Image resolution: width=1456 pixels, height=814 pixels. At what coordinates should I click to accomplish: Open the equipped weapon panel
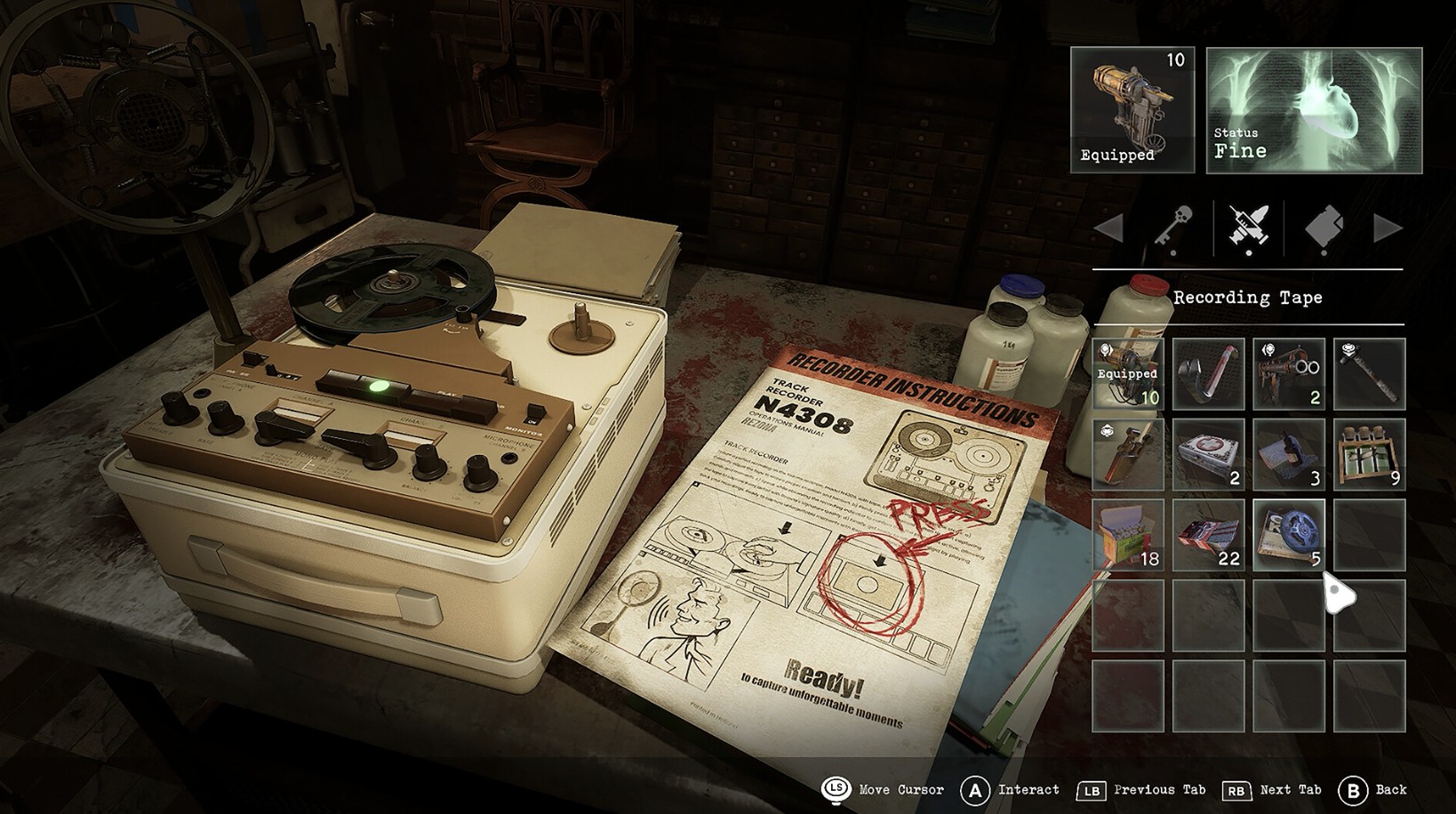pos(1132,109)
